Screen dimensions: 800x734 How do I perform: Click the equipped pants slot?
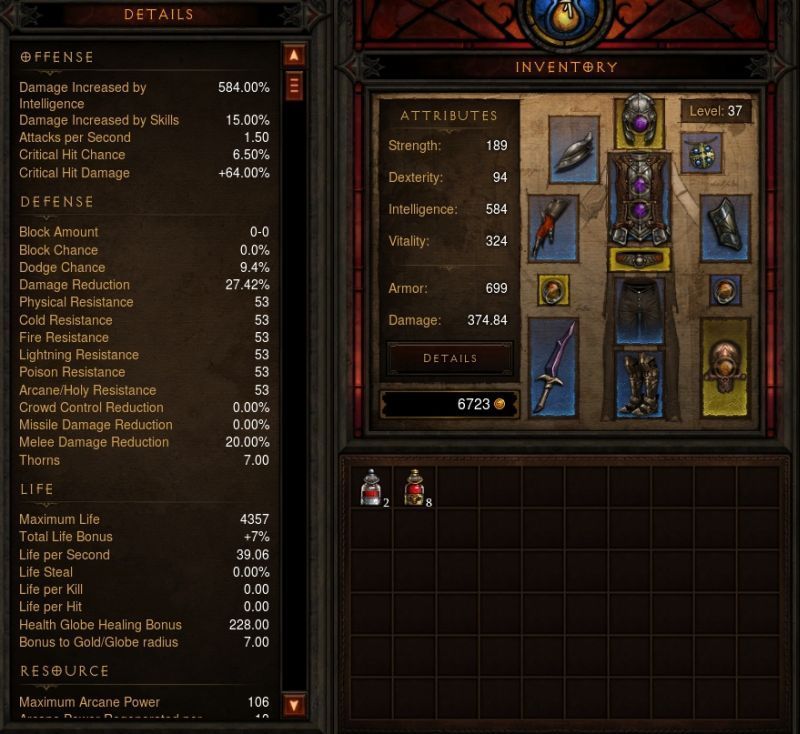click(x=639, y=310)
